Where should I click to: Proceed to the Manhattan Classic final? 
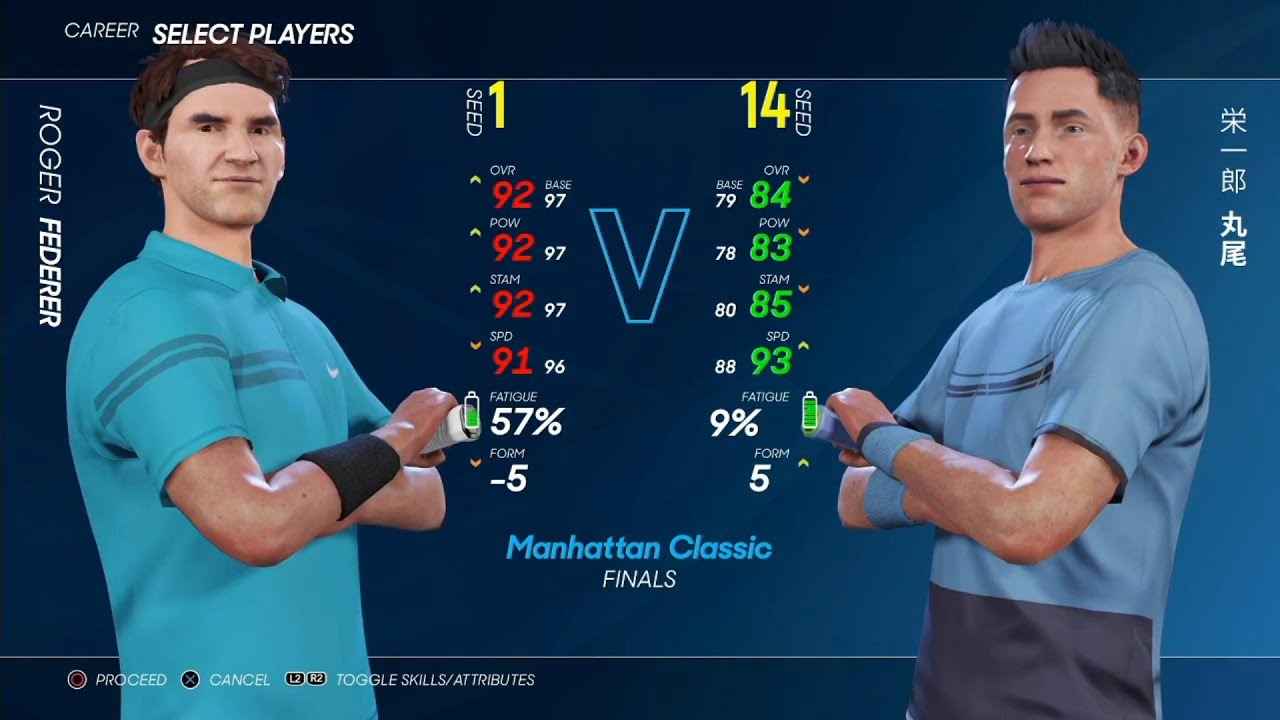point(117,680)
